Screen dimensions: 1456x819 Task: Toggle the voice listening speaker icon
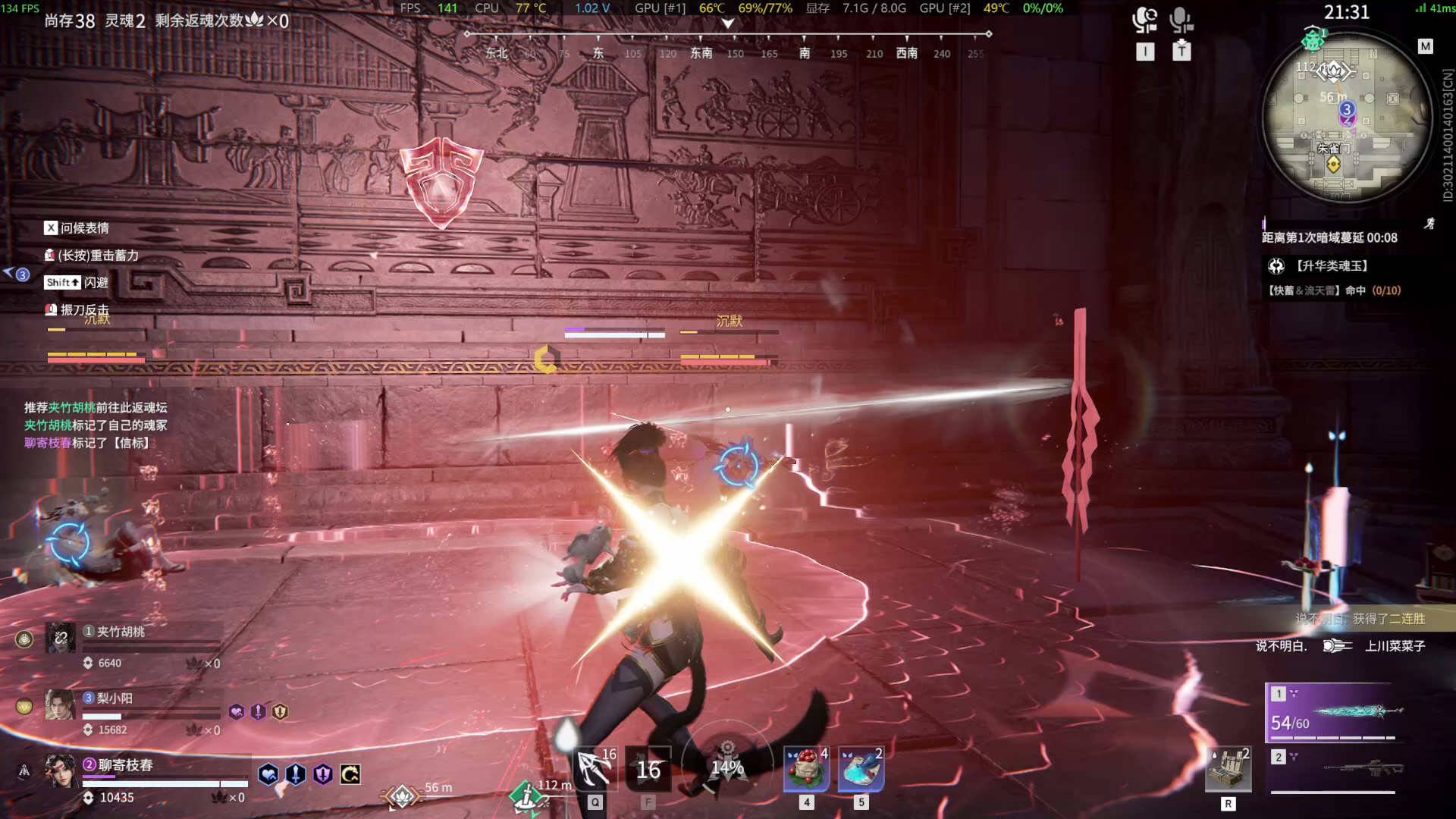1144,20
